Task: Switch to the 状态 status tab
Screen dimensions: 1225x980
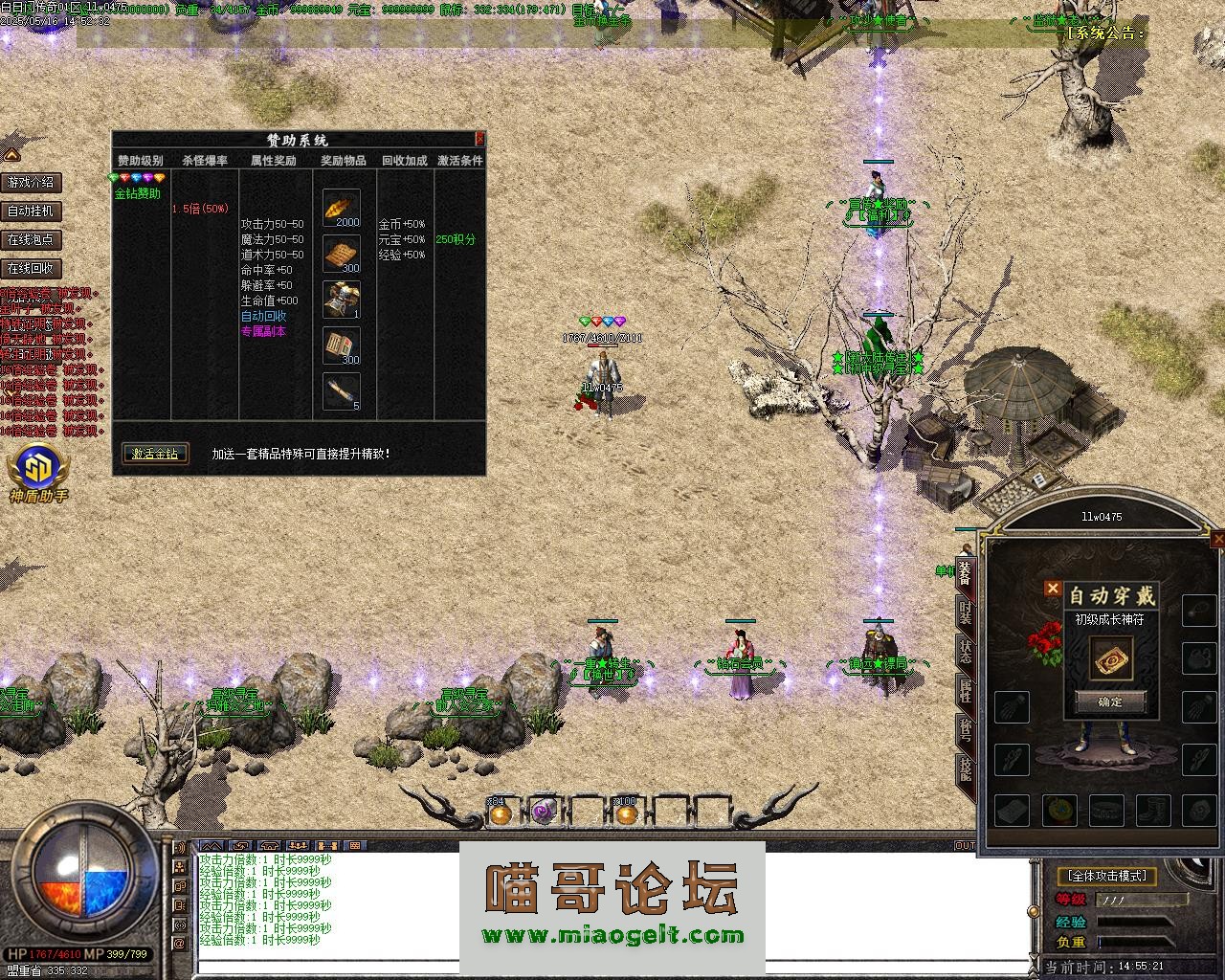Action: pos(965,652)
